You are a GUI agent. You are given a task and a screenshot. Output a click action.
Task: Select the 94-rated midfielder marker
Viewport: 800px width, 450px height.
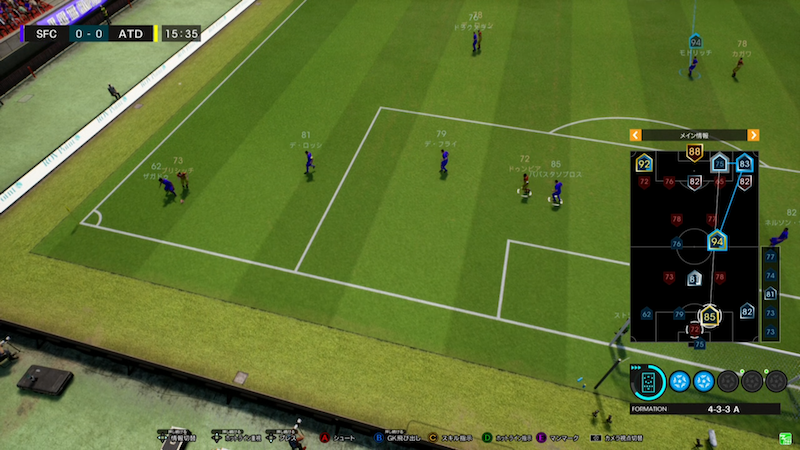[x=716, y=241]
